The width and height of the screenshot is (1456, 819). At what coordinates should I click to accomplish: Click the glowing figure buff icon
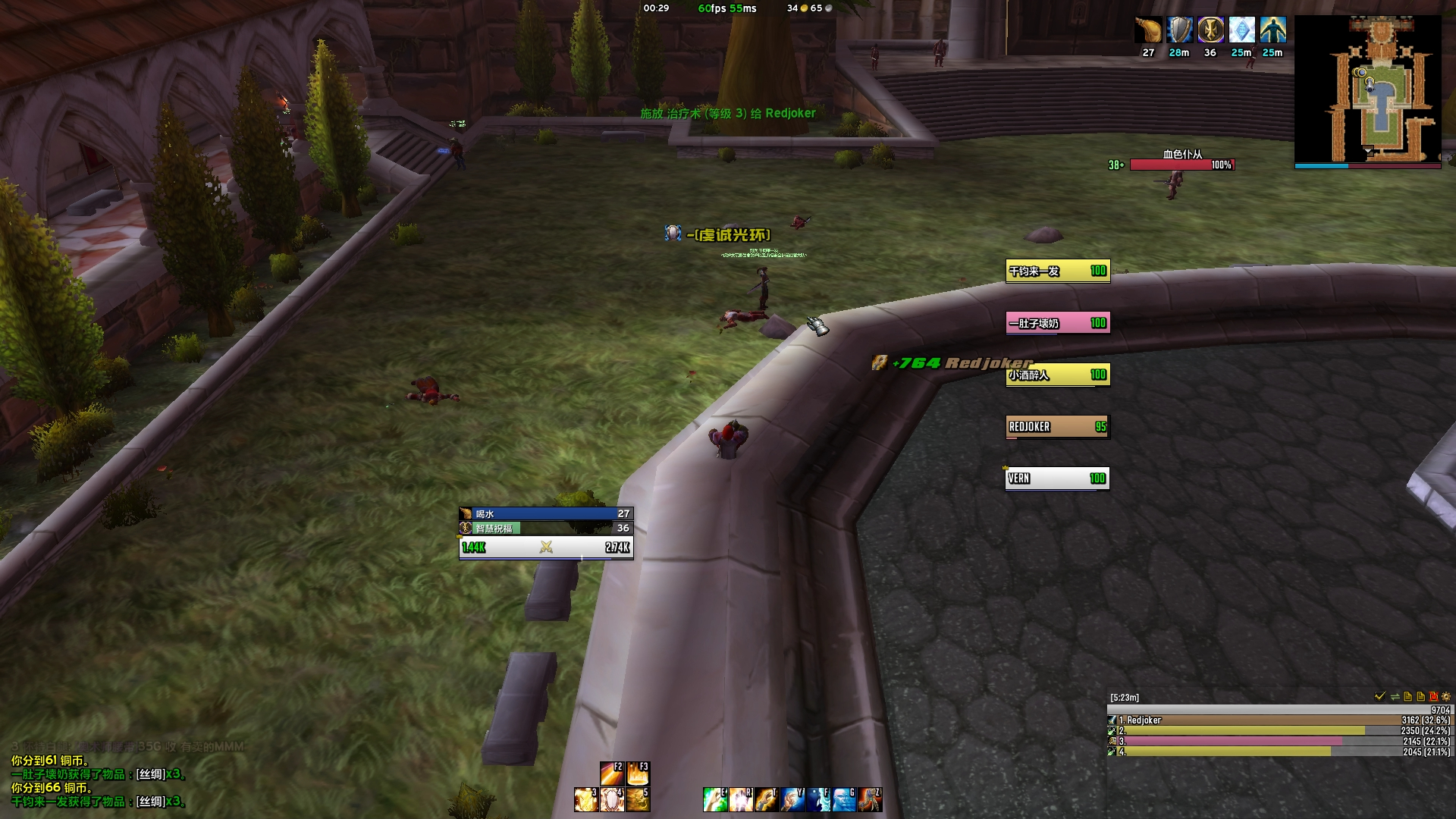1272,30
